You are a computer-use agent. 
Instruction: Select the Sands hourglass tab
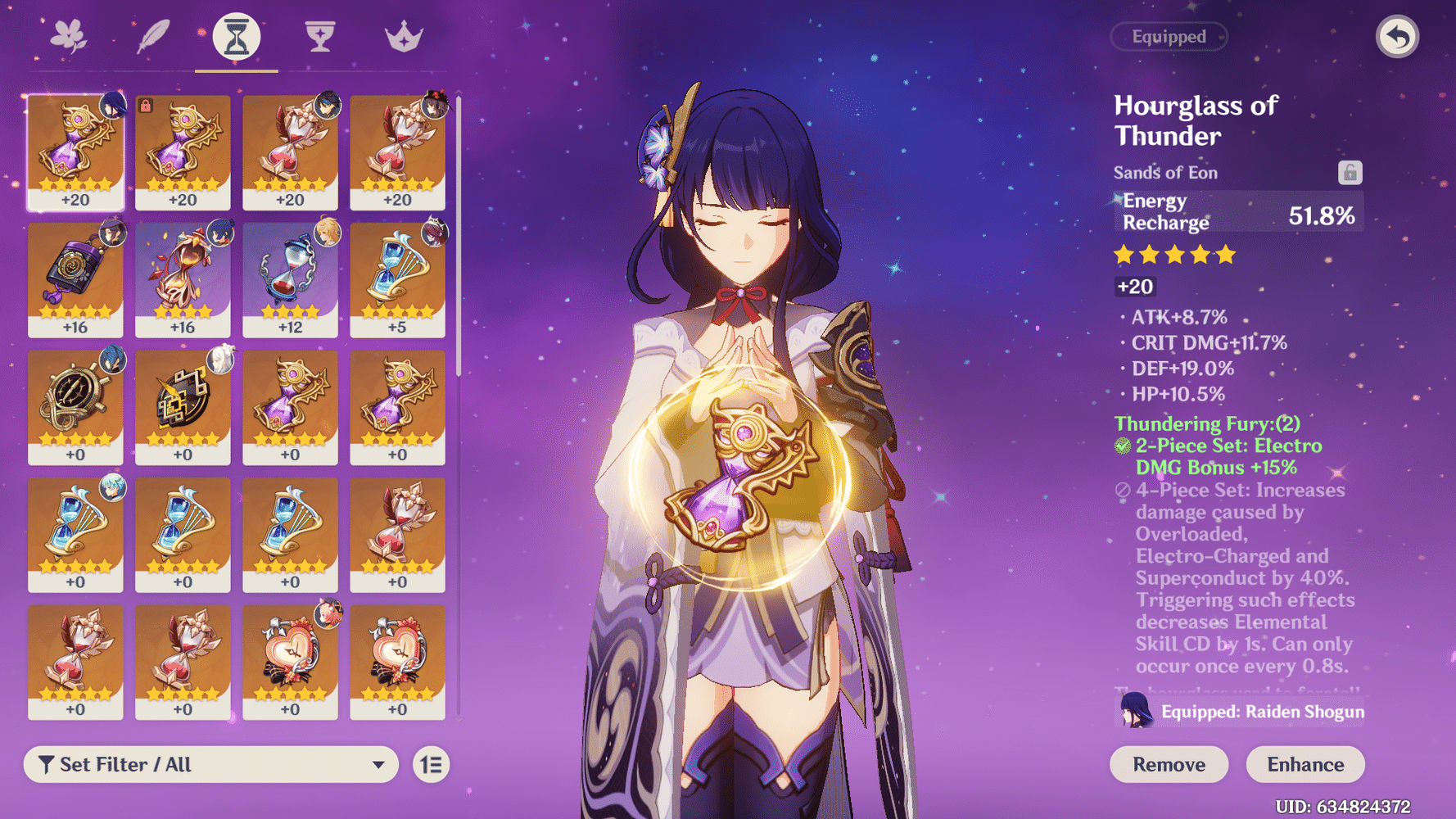pyautogui.click(x=237, y=37)
